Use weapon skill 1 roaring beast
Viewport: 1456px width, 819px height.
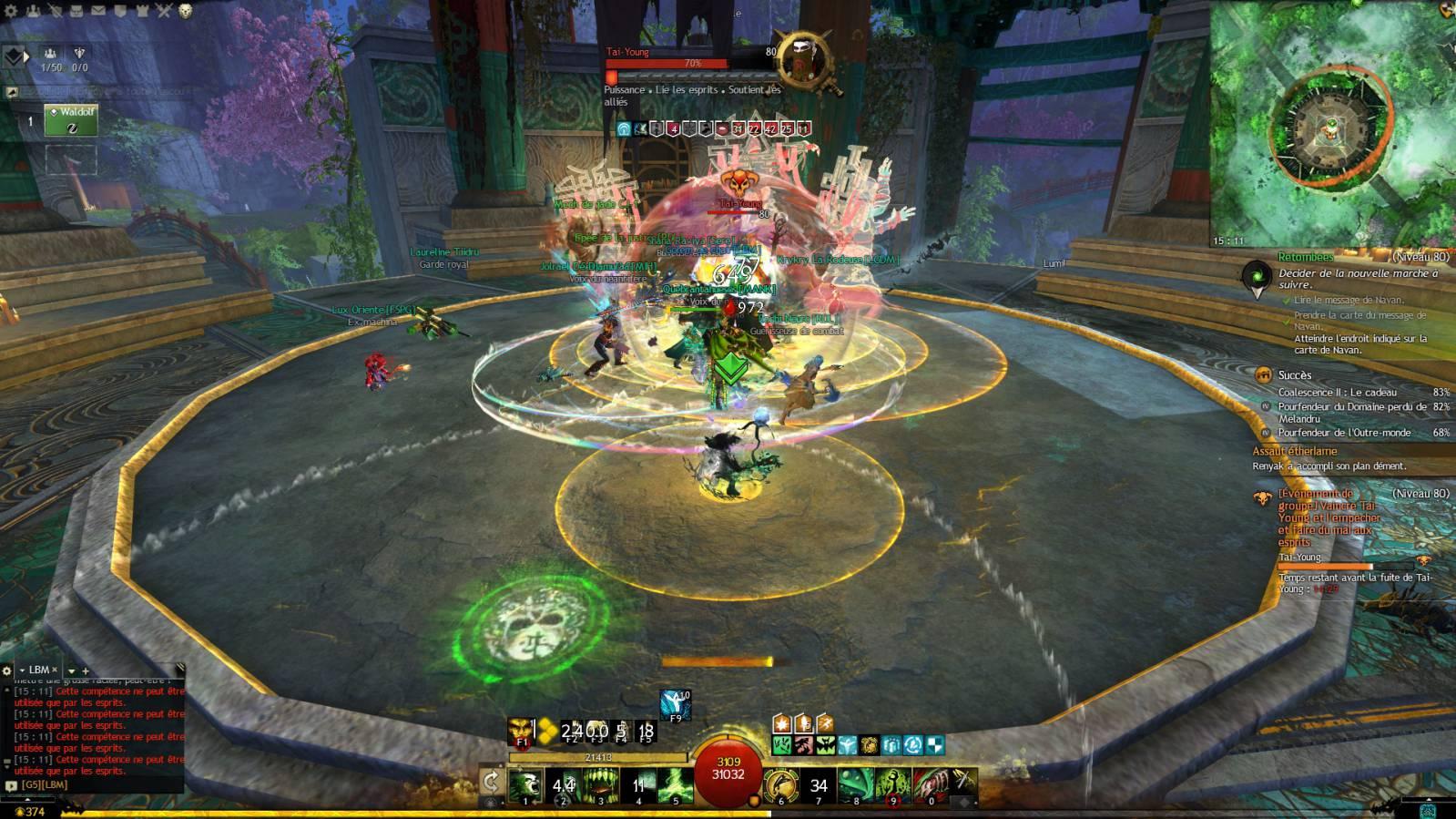525,784
